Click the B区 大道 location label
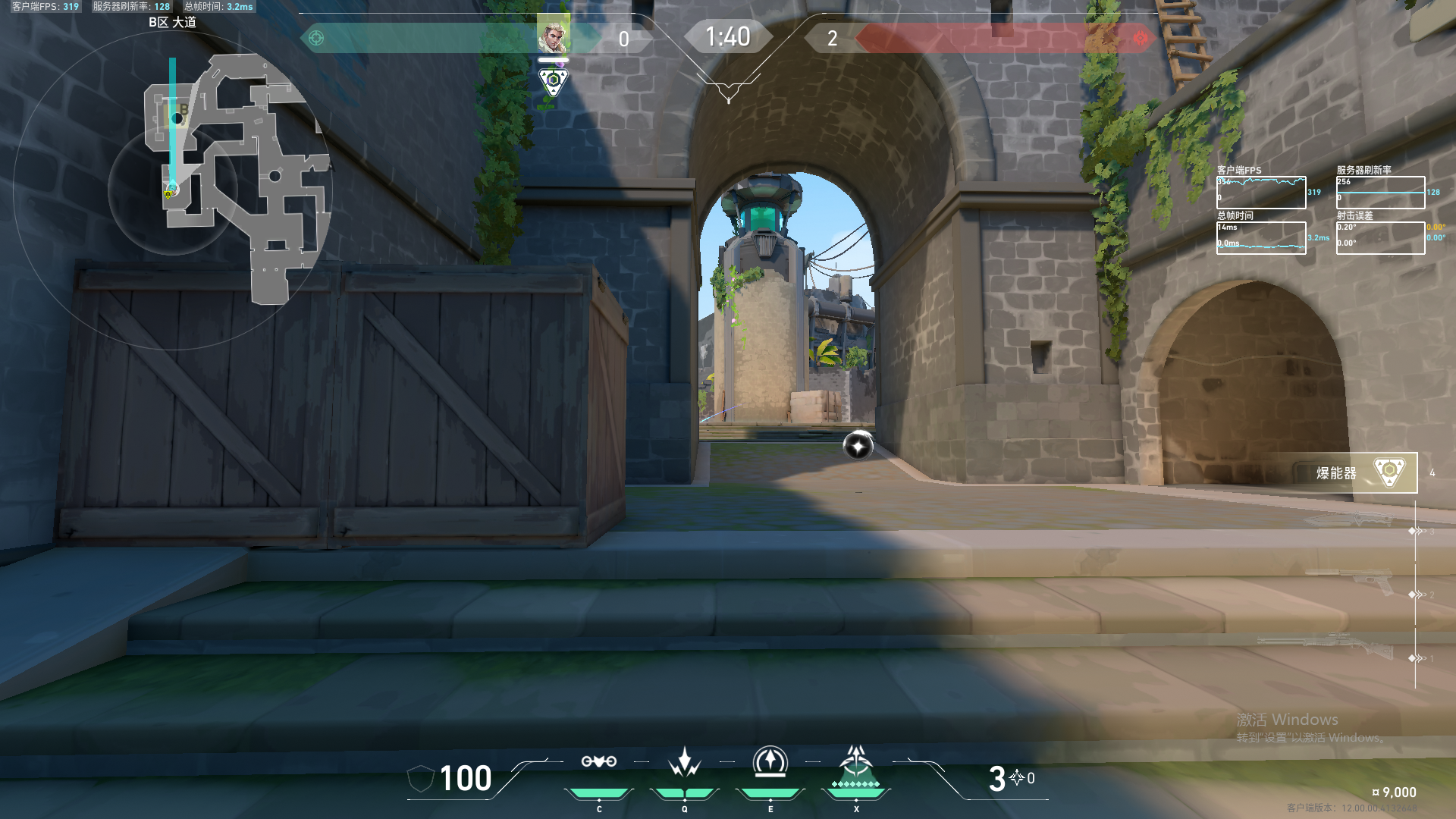Screen dimensions: 1456x819 172,24
